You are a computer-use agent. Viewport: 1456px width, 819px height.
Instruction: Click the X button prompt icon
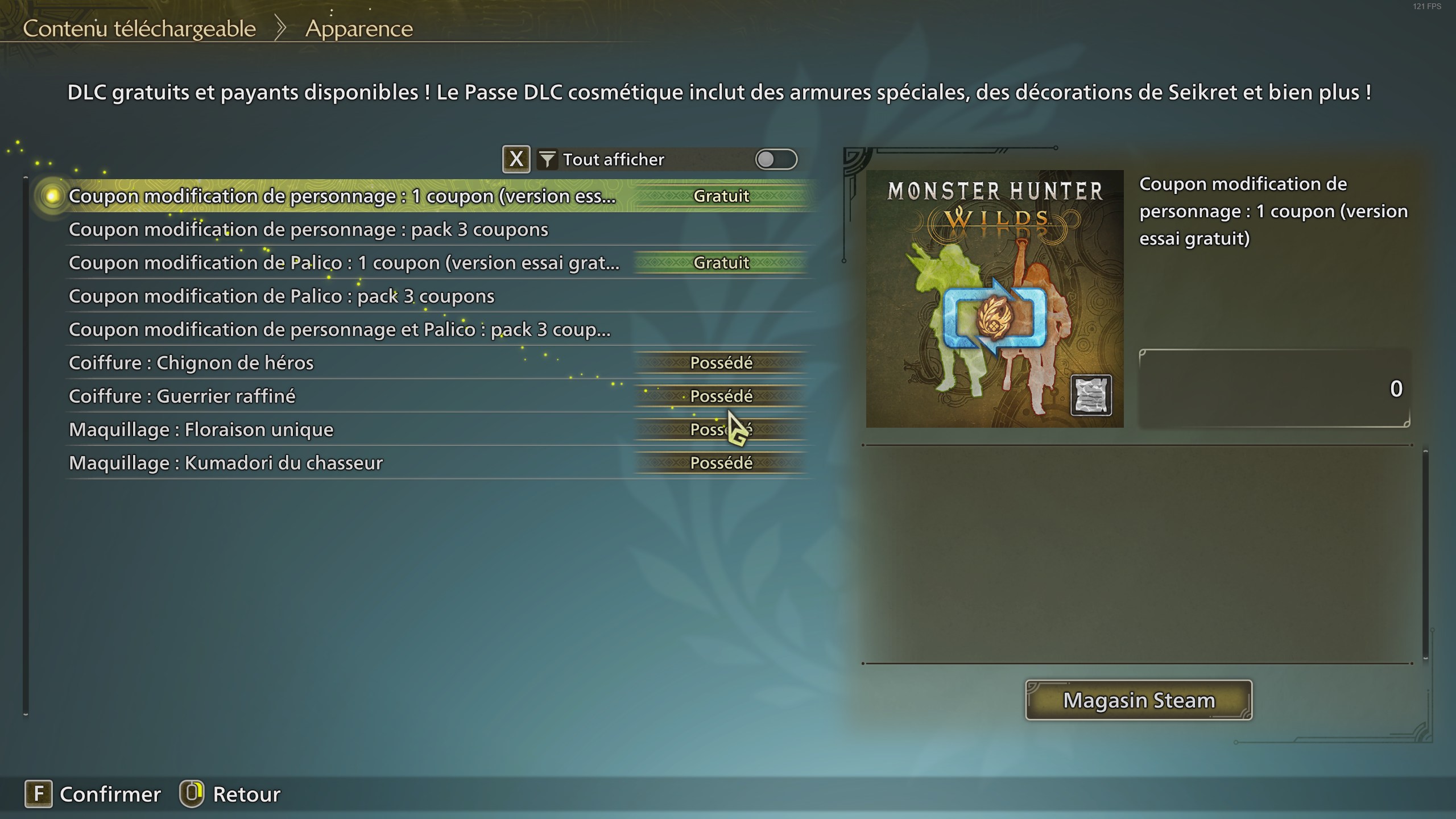(x=516, y=159)
